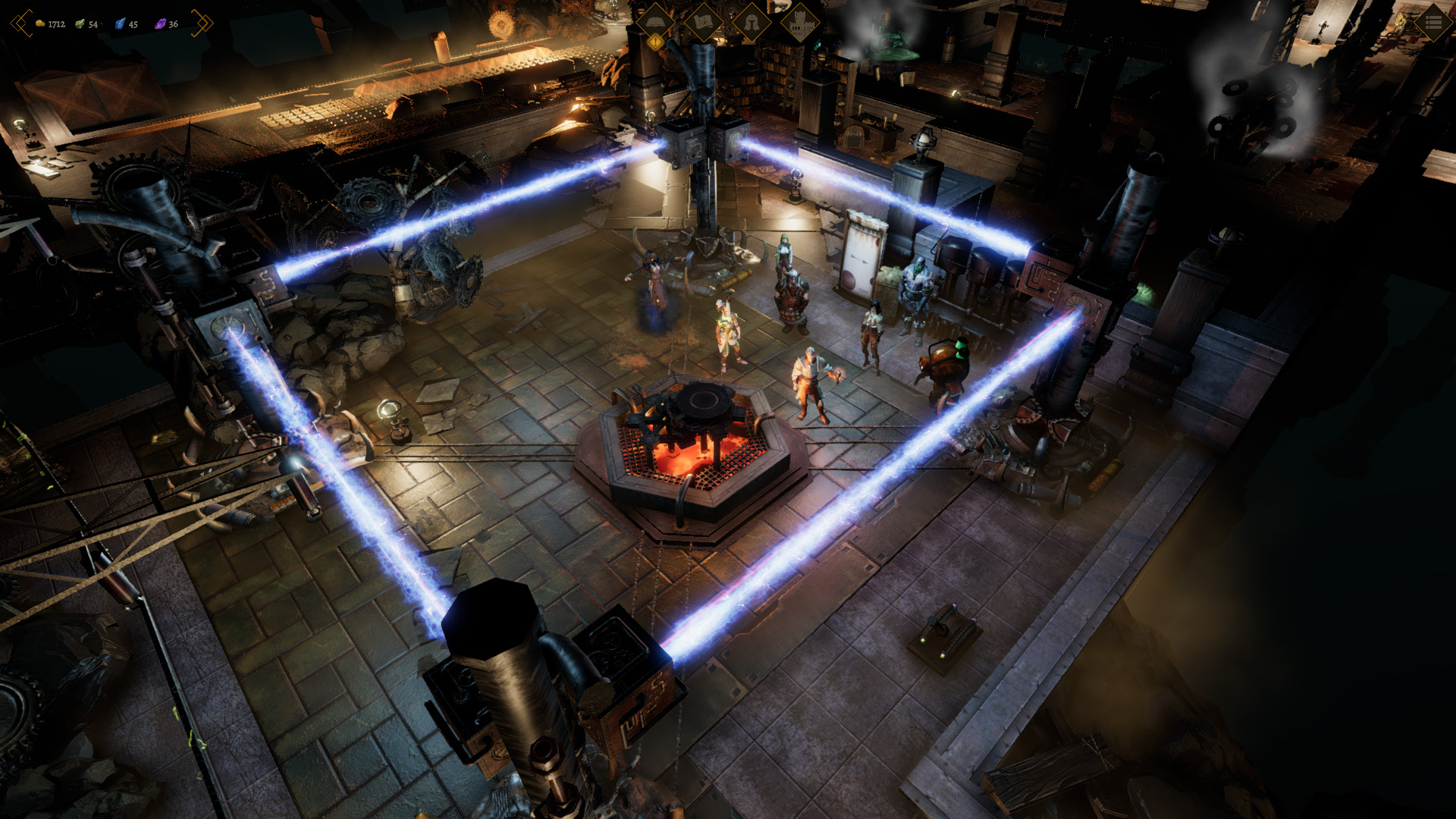1456x819 pixels.
Task: Click the gold coins resource icon
Action: pyautogui.click(x=40, y=24)
